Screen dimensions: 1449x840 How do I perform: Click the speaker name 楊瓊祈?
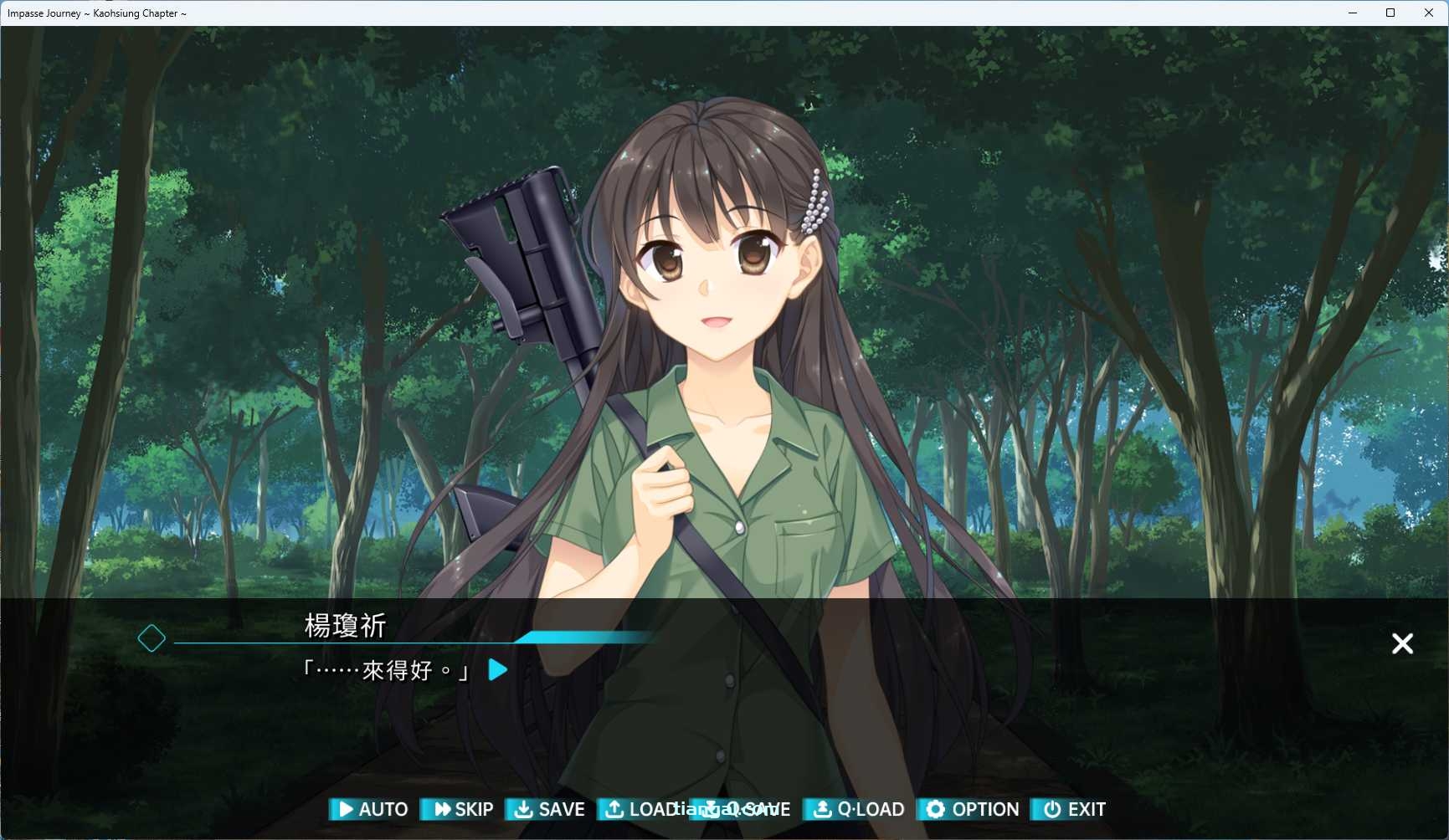345,626
